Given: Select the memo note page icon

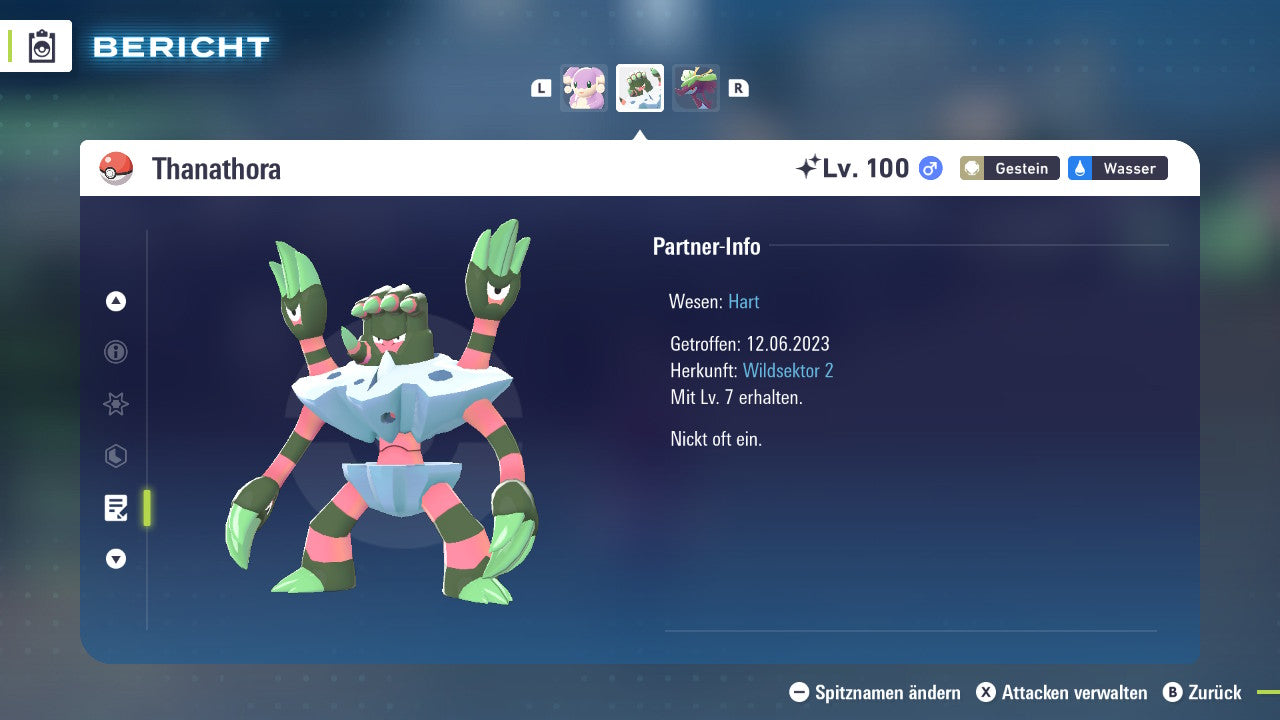Looking at the screenshot, I should pos(116,508).
